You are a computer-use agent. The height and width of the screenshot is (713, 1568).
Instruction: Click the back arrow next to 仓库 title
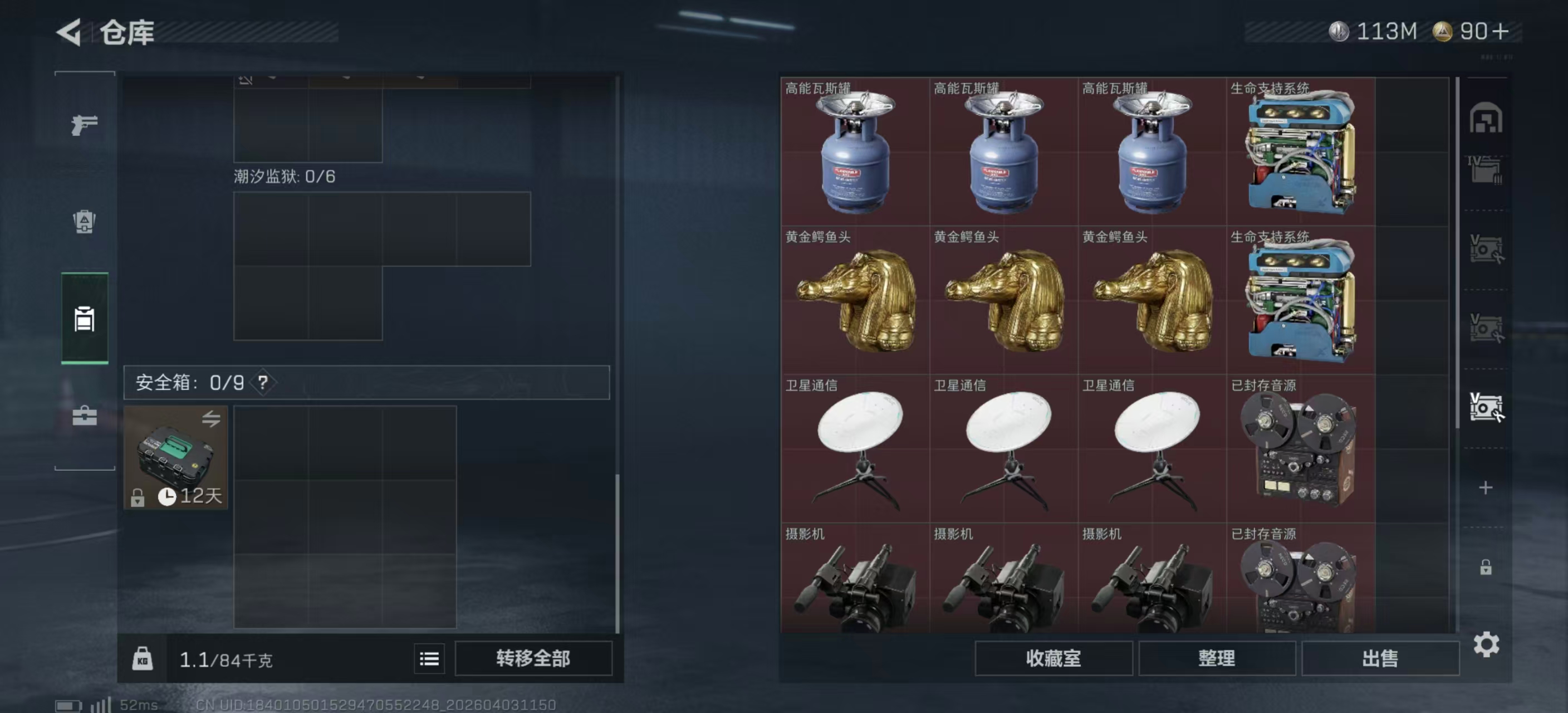(x=70, y=32)
